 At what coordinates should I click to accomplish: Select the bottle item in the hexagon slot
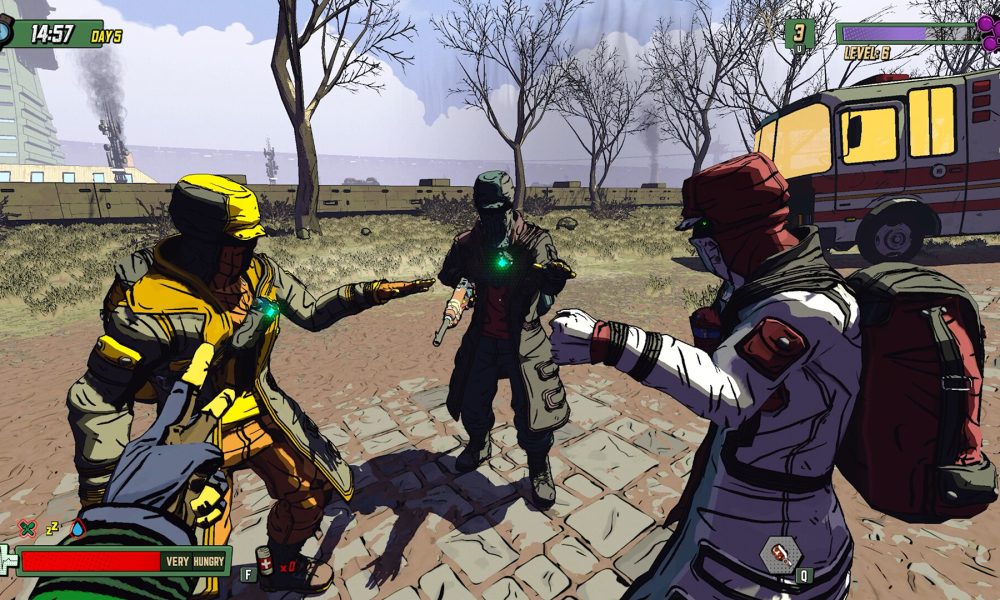pyautogui.click(x=781, y=553)
